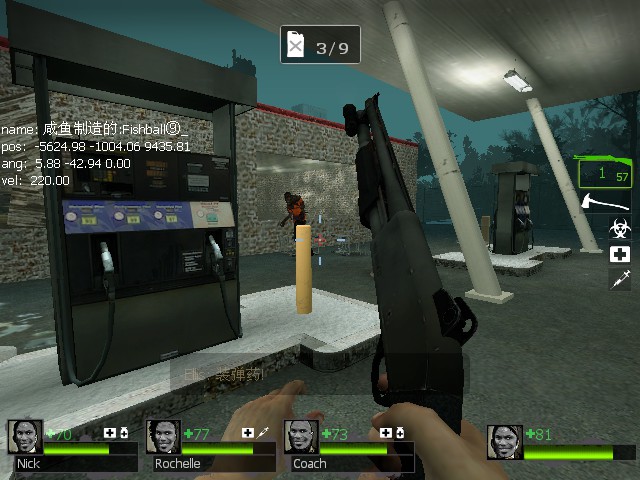
Task: Click Coach's teammate portrait
Action: [301, 437]
